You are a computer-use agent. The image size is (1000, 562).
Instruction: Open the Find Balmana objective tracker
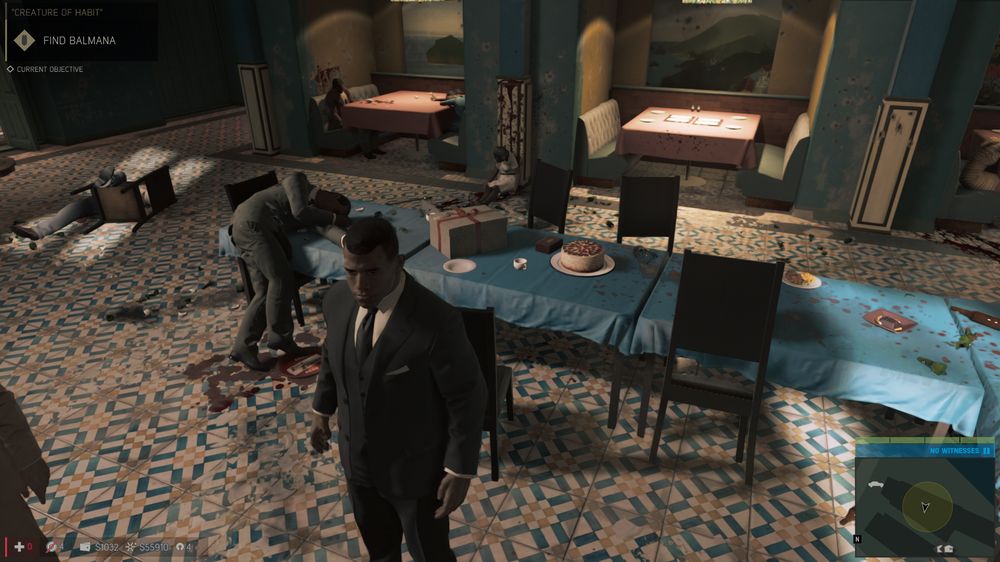tap(80, 41)
